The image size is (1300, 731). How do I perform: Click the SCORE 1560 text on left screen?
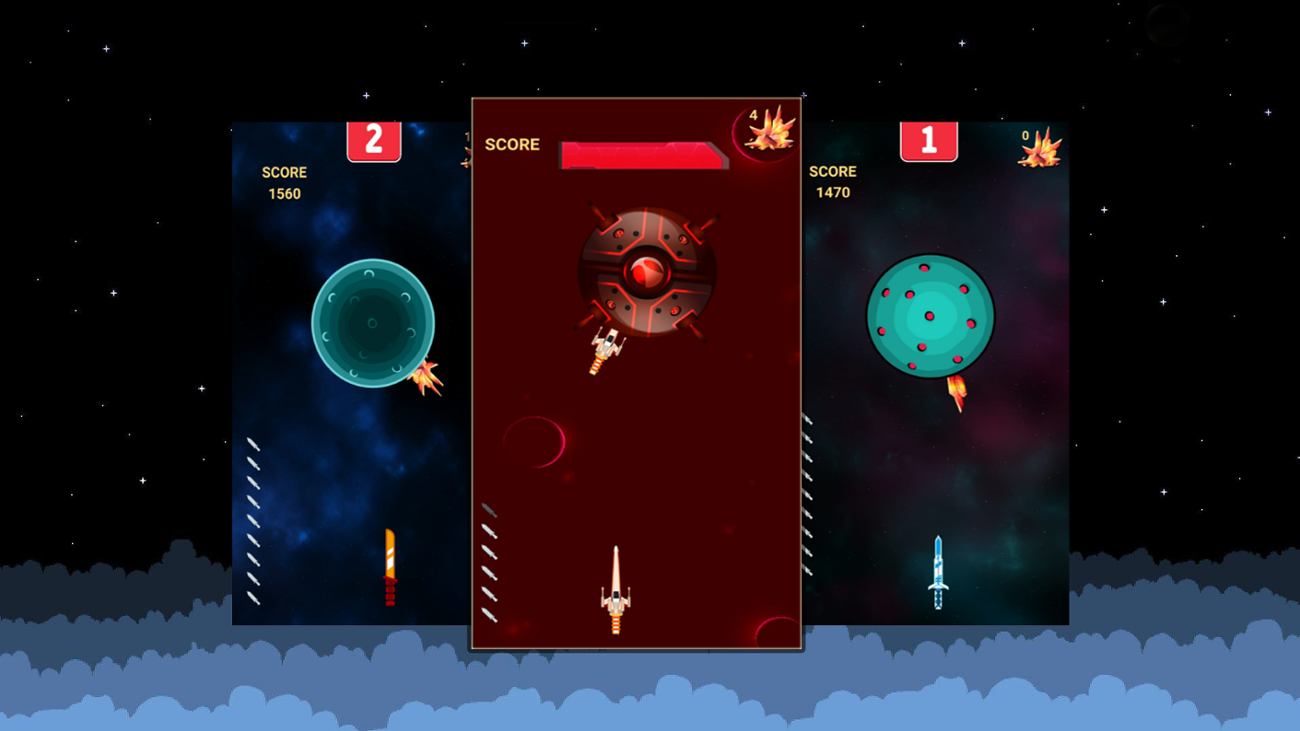tap(285, 182)
